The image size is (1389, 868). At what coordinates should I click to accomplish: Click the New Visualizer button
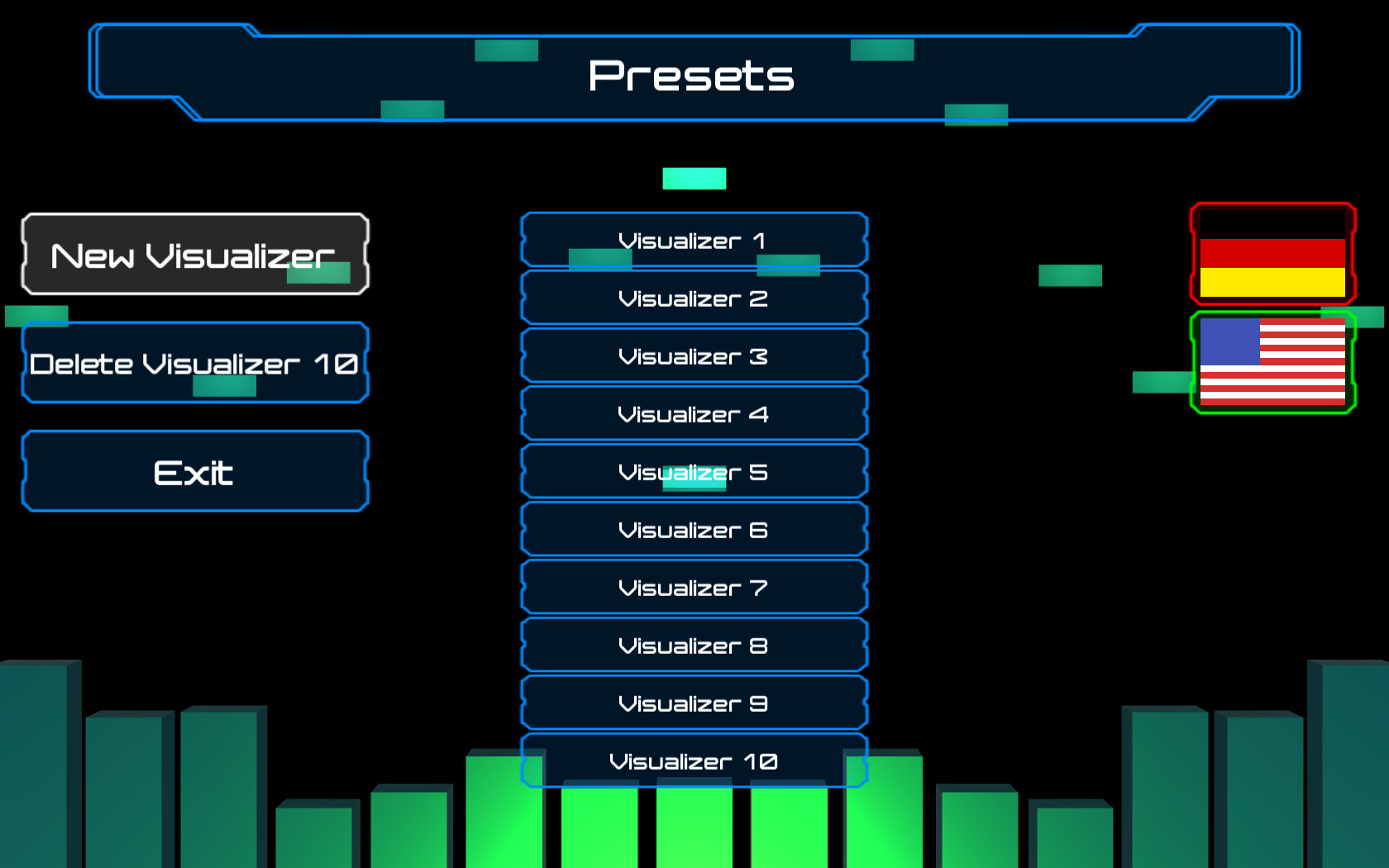(194, 255)
